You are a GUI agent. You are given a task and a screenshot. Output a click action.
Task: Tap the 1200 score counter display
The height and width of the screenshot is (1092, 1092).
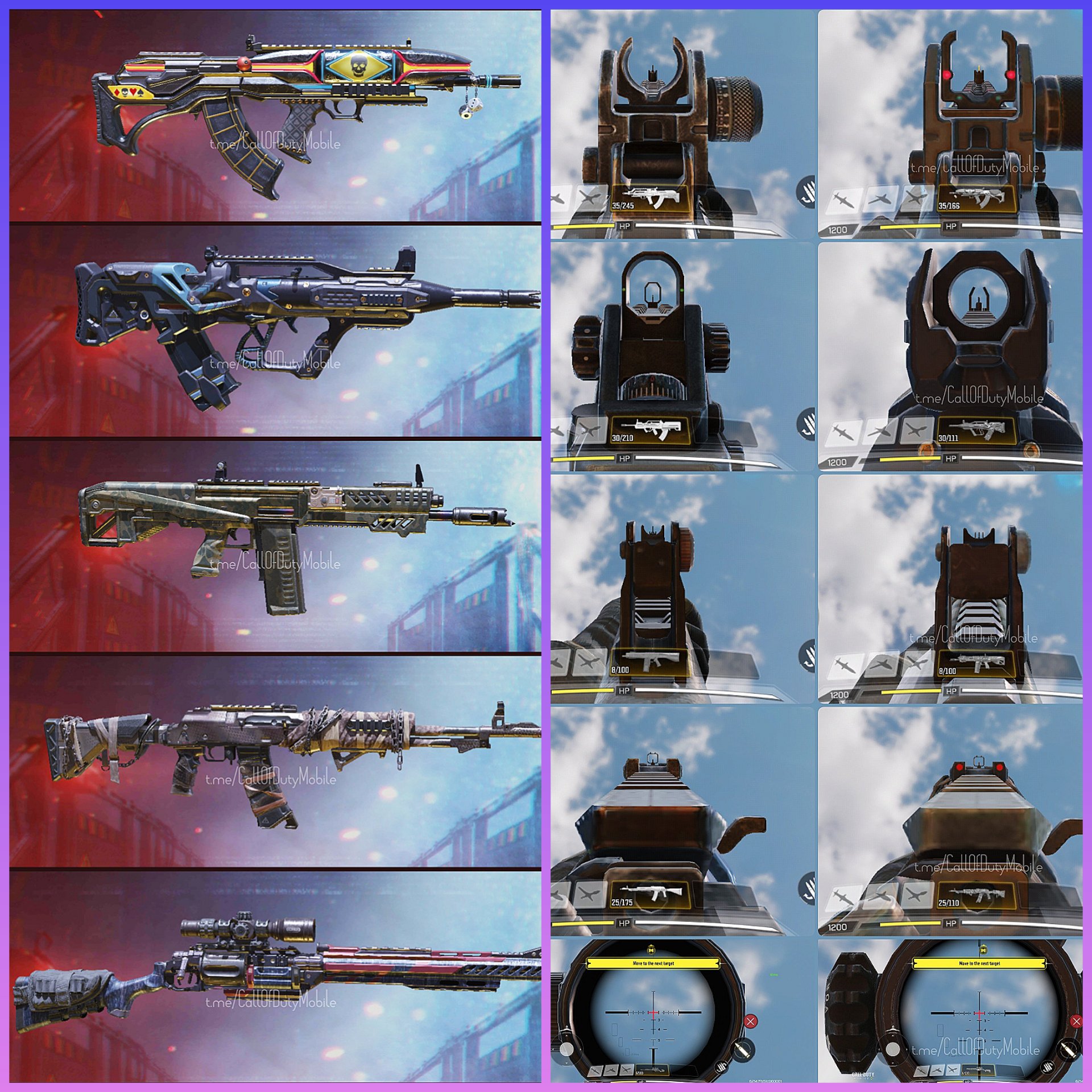pos(839,228)
